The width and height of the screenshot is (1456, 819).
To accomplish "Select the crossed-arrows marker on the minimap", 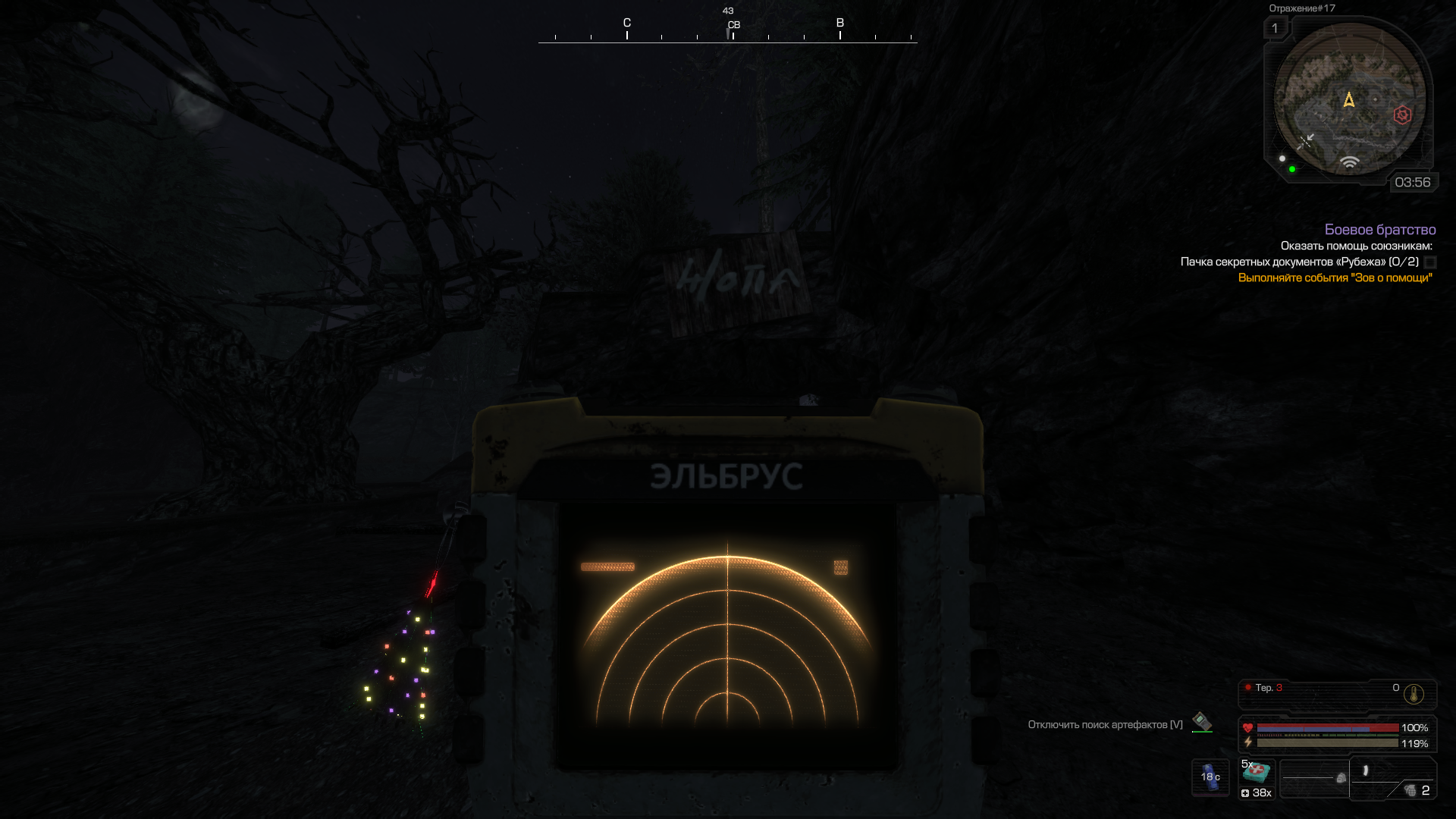I will (x=1306, y=141).
